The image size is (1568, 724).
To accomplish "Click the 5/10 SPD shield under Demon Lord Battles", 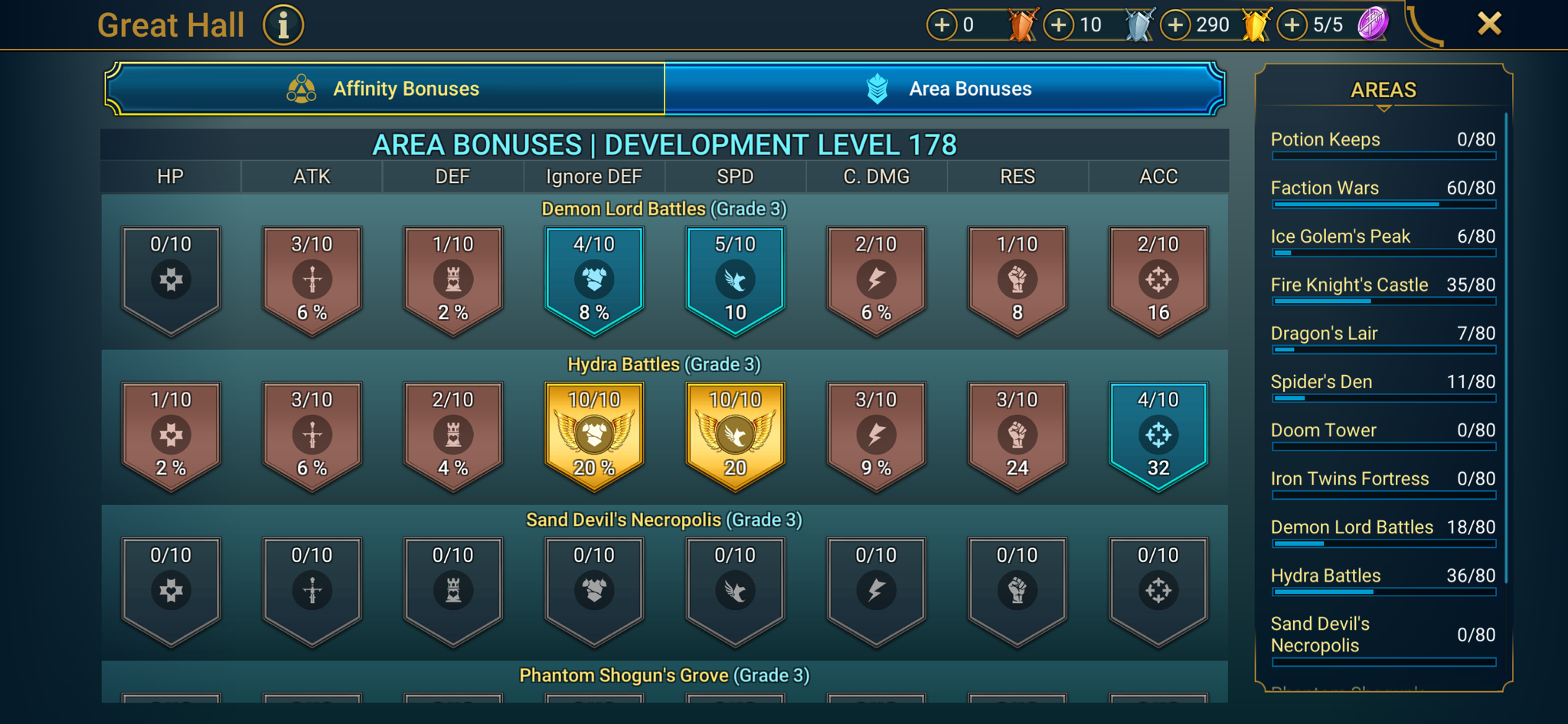I will pos(734,279).
